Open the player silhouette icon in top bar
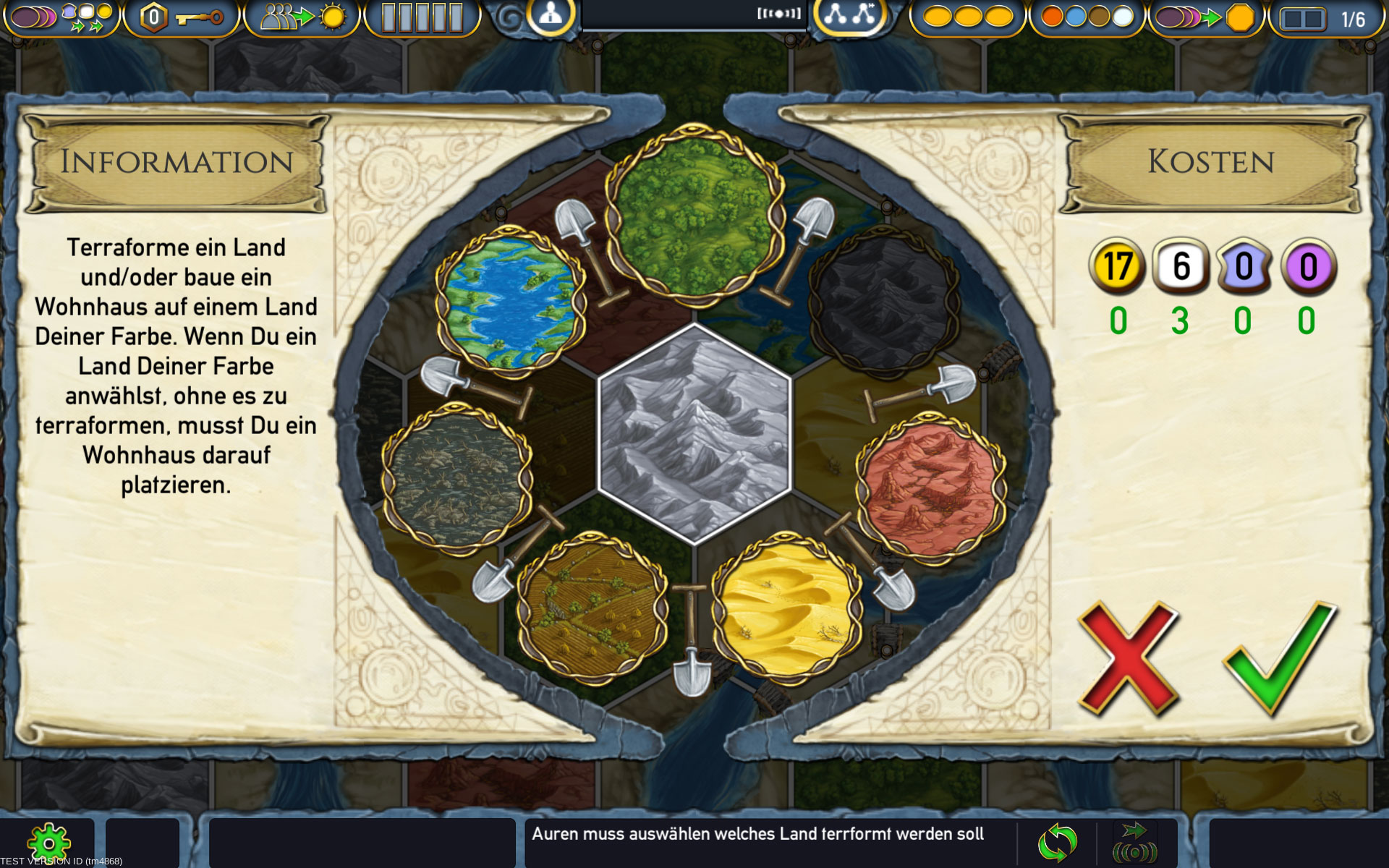 (x=551, y=16)
